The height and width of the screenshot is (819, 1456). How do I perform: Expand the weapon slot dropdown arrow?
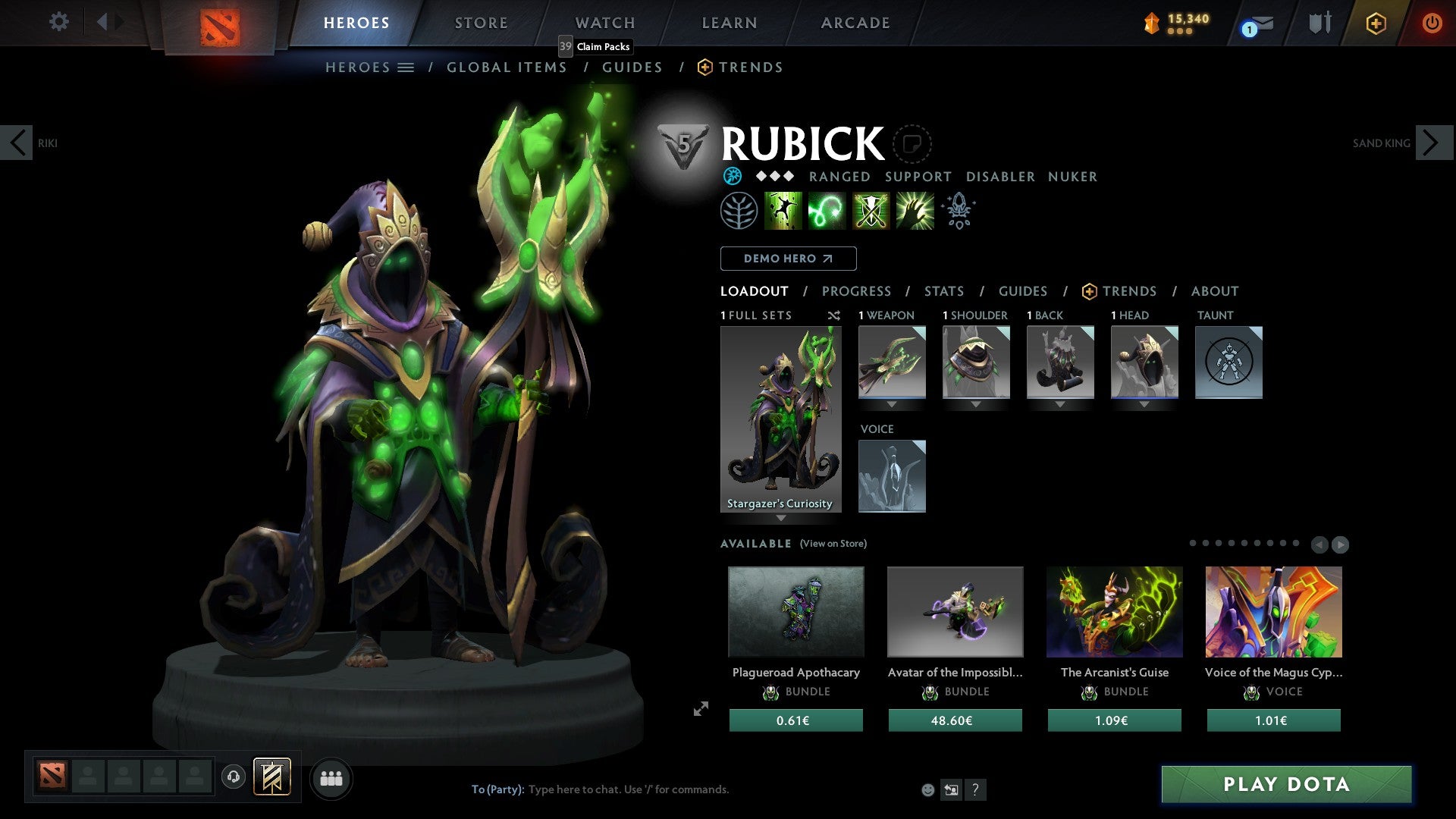891,404
